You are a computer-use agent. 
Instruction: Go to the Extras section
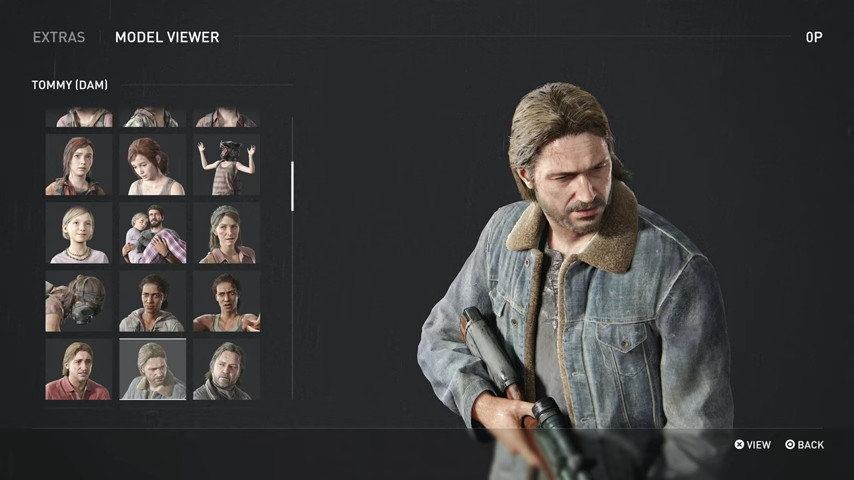click(x=59, y=37)
